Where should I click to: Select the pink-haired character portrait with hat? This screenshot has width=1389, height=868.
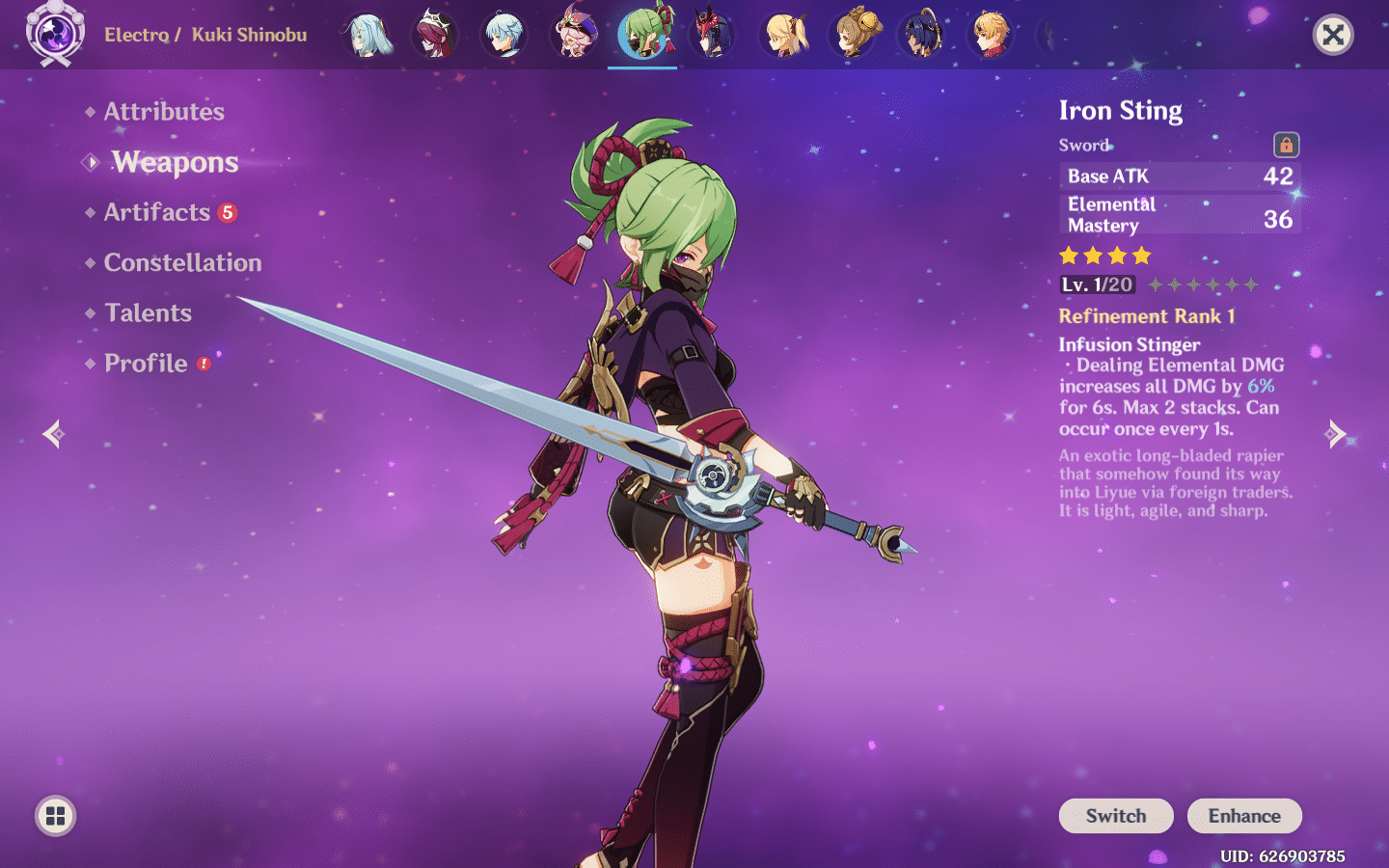point(576,34)
